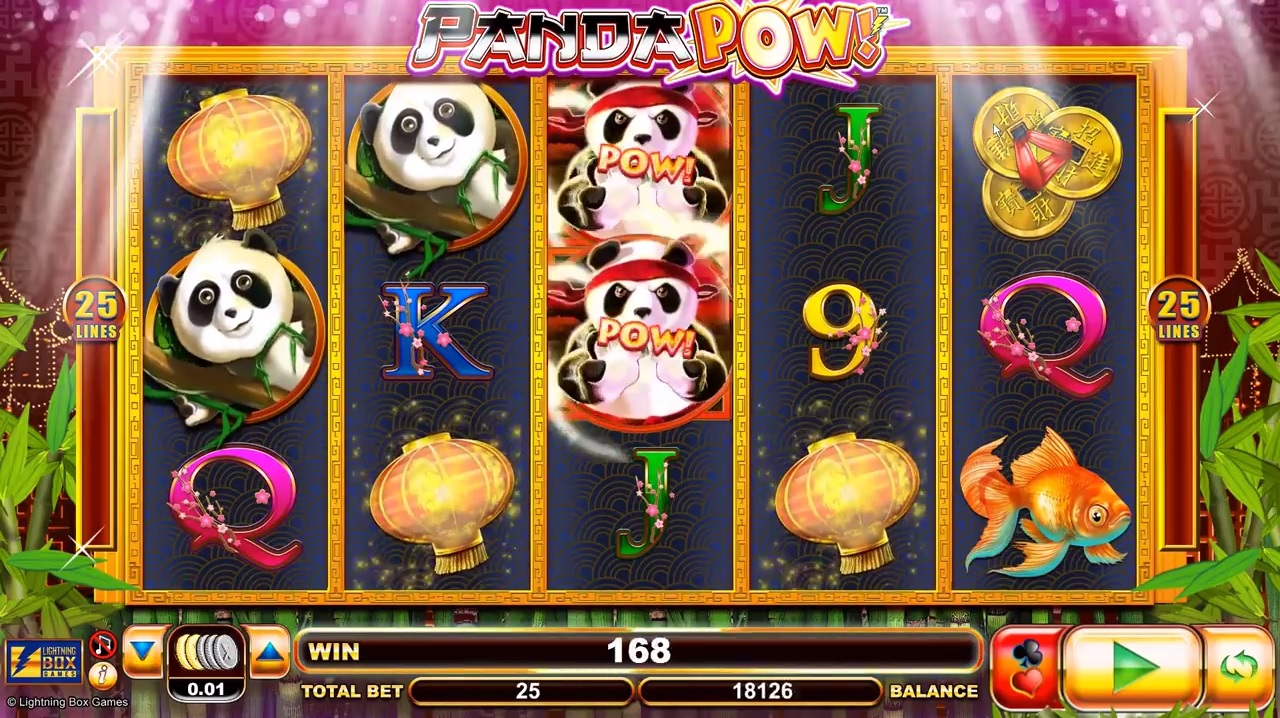Activate autoplay with the circular arrows button
This screenshot has width=1280, height=718.
pos(1237,665)
